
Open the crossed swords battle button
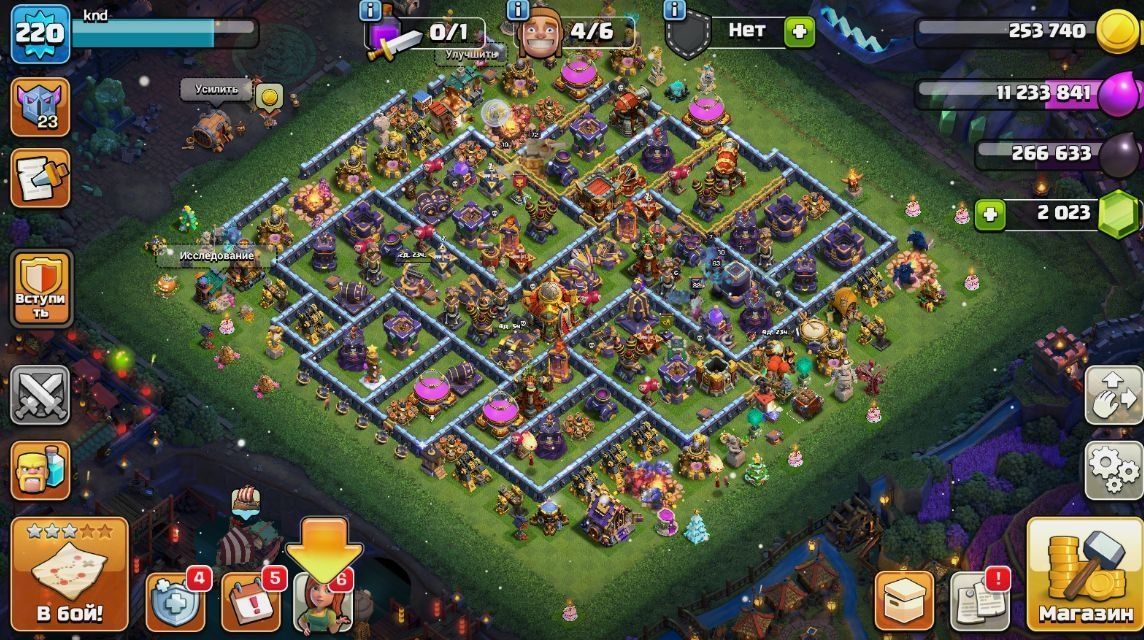40,395
